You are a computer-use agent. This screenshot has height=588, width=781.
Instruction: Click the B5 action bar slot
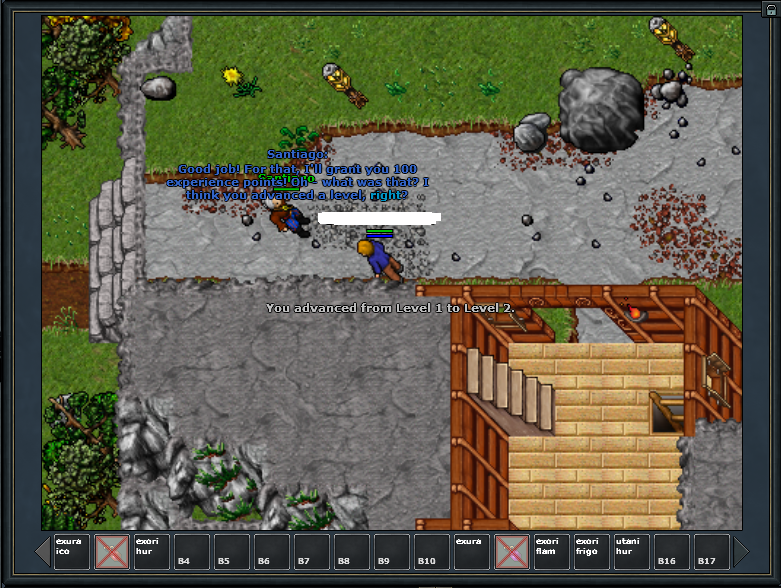click(x=231, y=552)
